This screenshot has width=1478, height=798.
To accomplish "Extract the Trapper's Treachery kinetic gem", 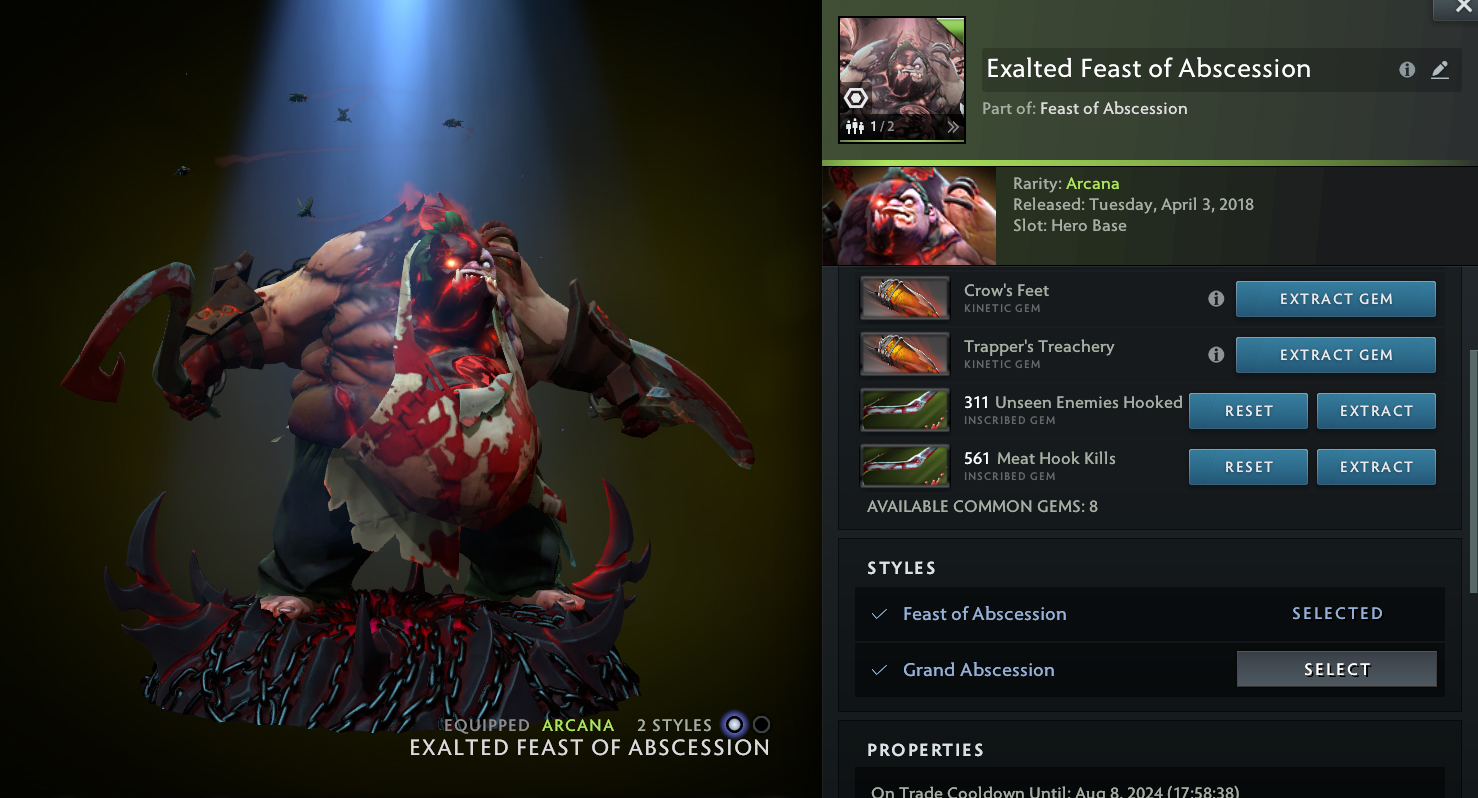I will [1335, 355].
